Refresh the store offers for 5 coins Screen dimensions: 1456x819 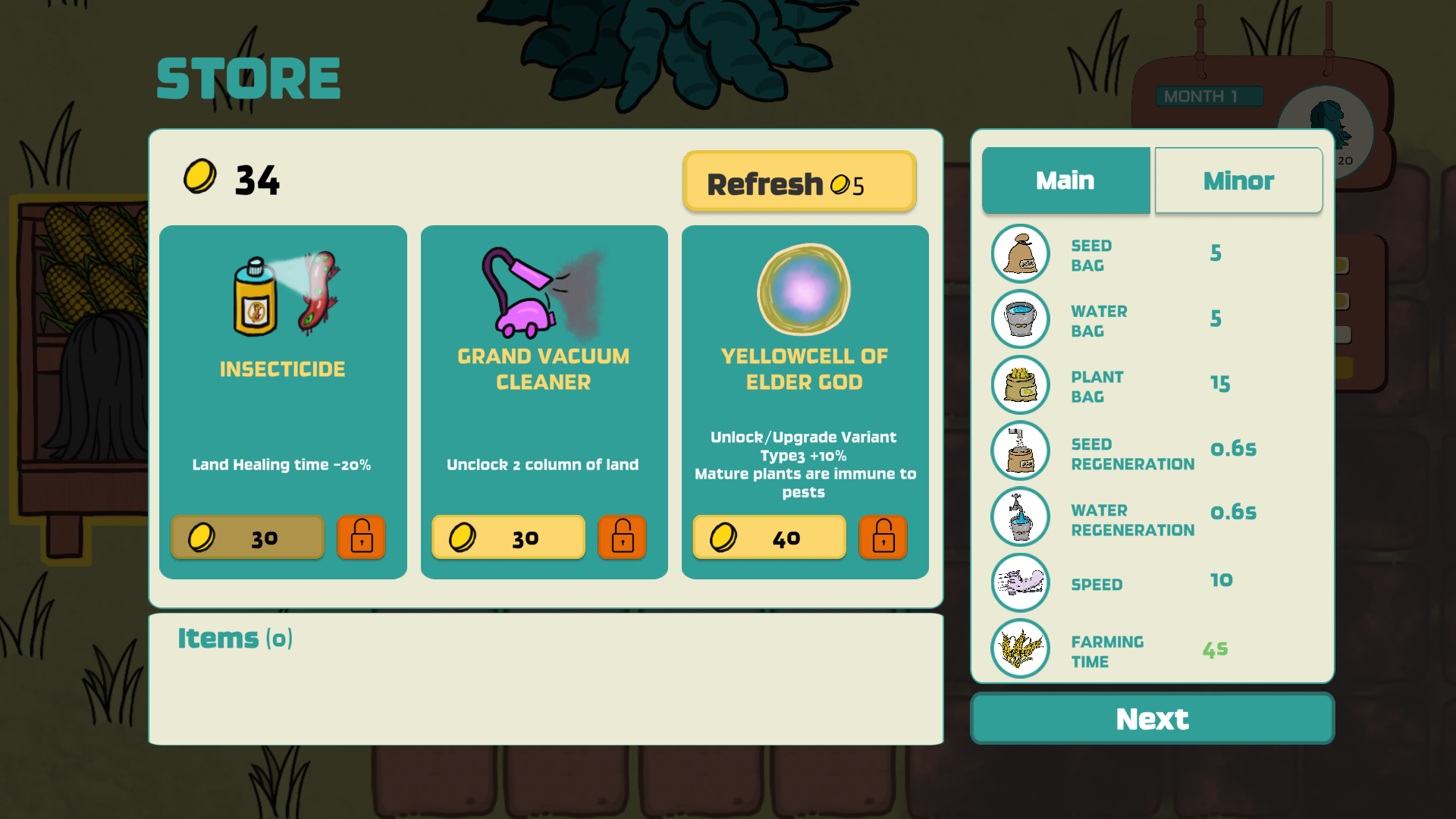coord(799,182)
